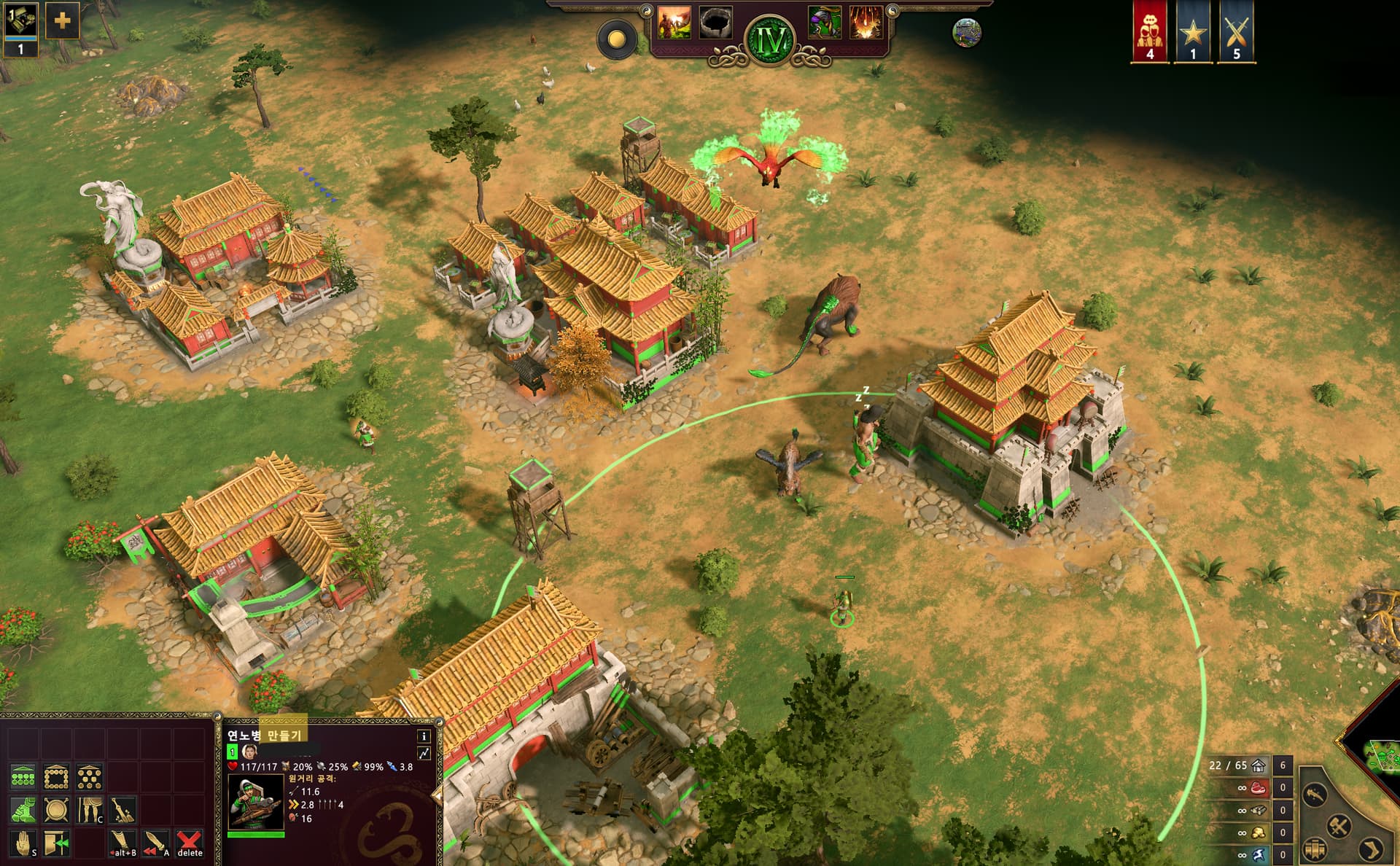Activate the falling meteor god power
Image resolution: width=1400 pixels, height=866 pixels.
point(866,23)
